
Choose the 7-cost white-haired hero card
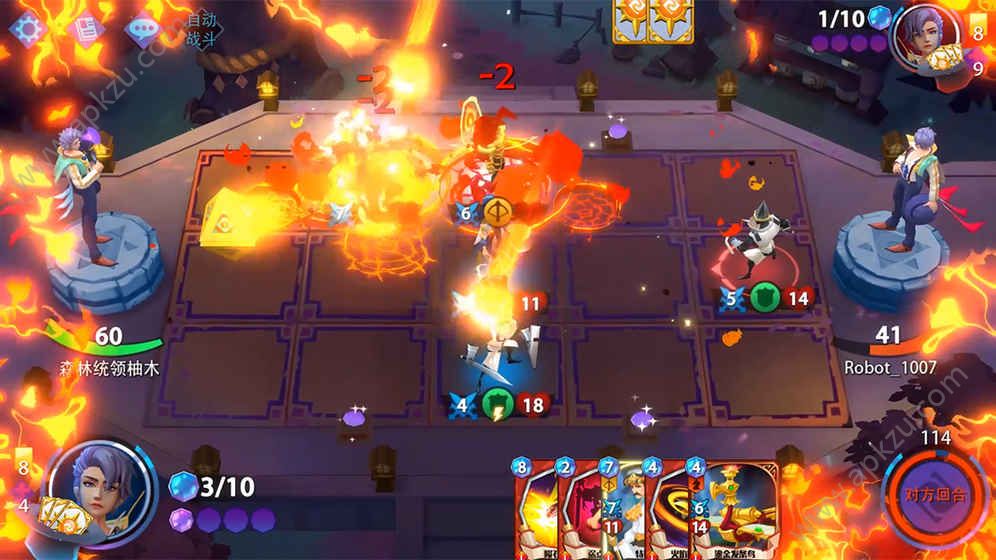coord(621,510)
